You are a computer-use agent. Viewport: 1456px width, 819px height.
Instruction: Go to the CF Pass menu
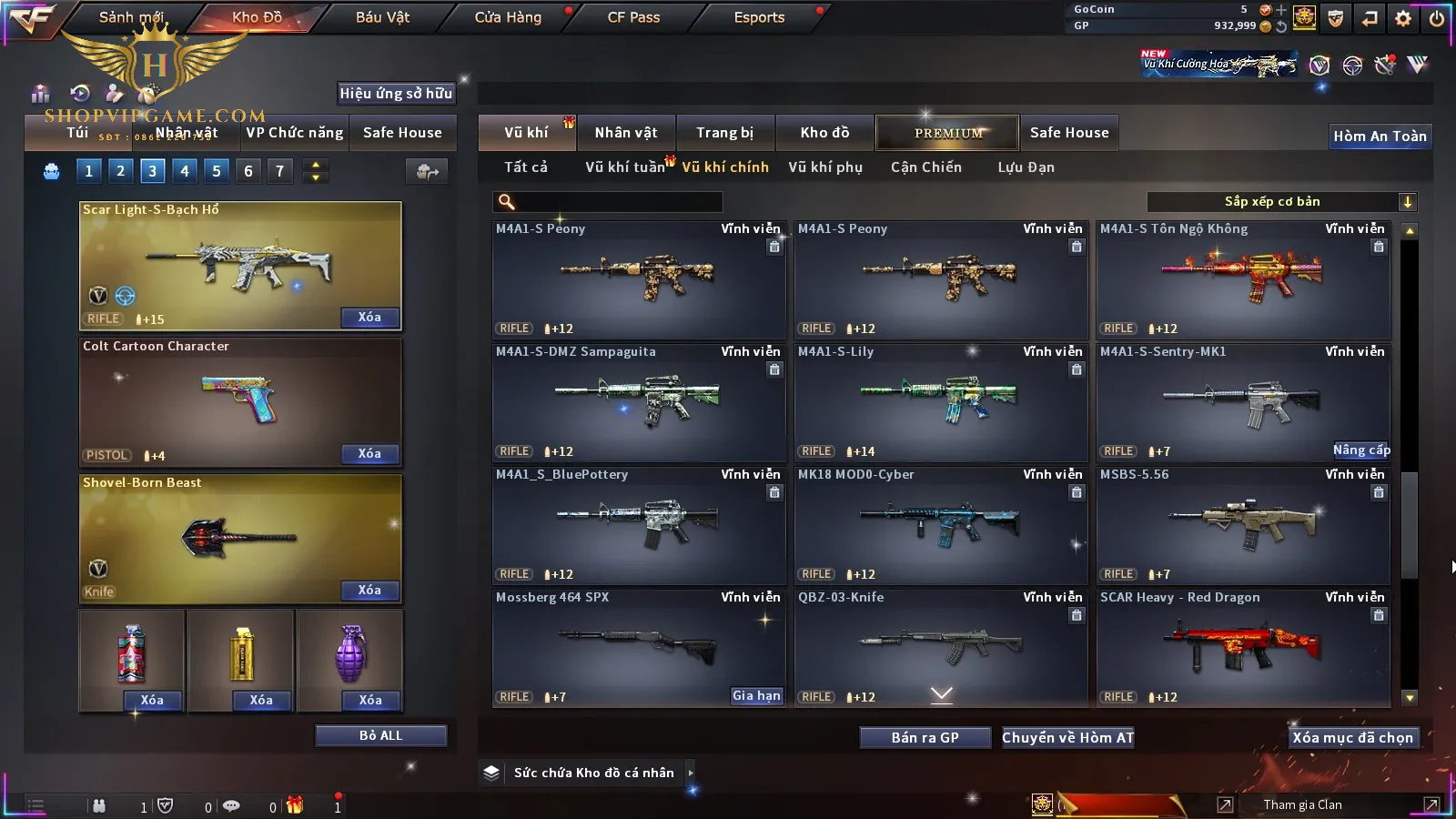(633, 17)
